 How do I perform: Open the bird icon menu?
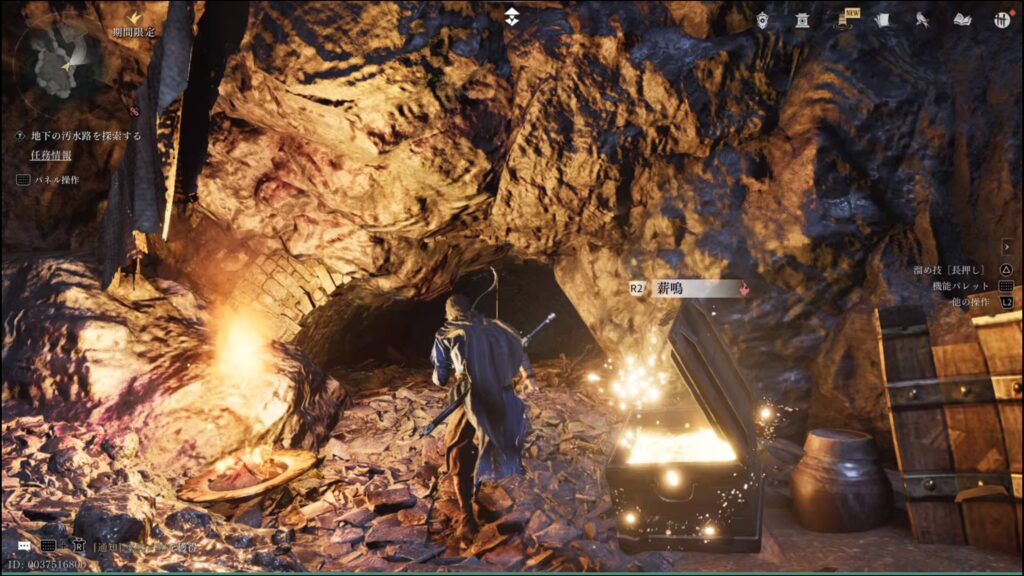(x=922, y=19)
